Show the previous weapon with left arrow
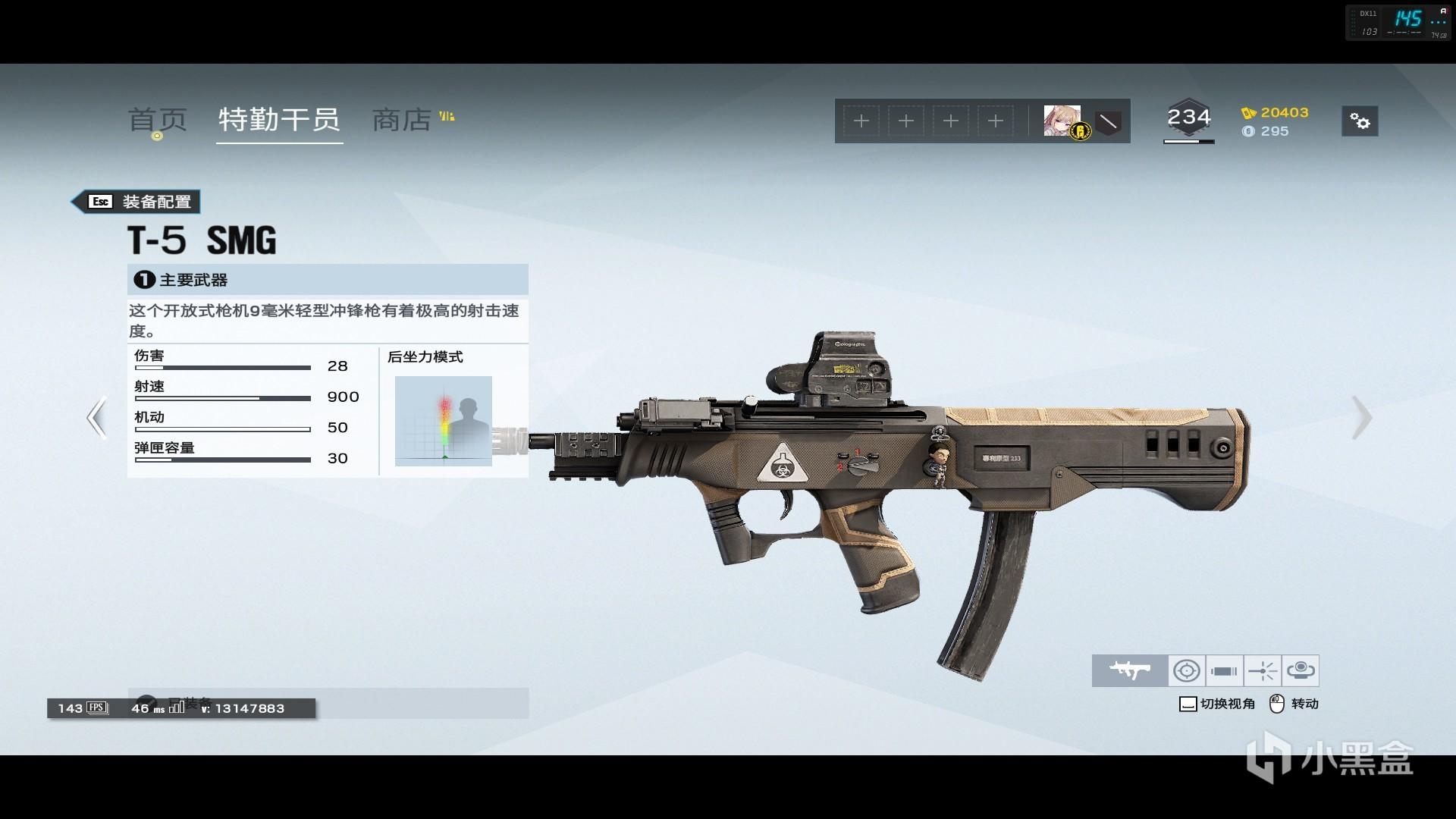Image resolution: width=1456 pixels, height=819 pixels. pos(96,418)
